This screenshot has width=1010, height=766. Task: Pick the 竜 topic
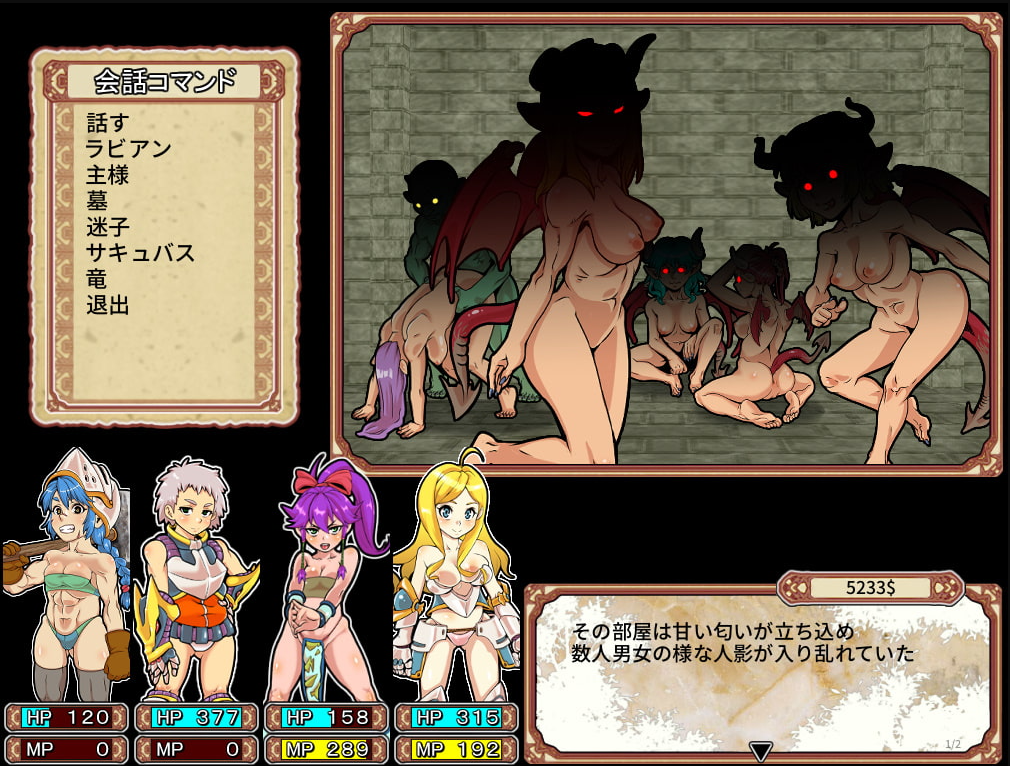tap(97, 279)
